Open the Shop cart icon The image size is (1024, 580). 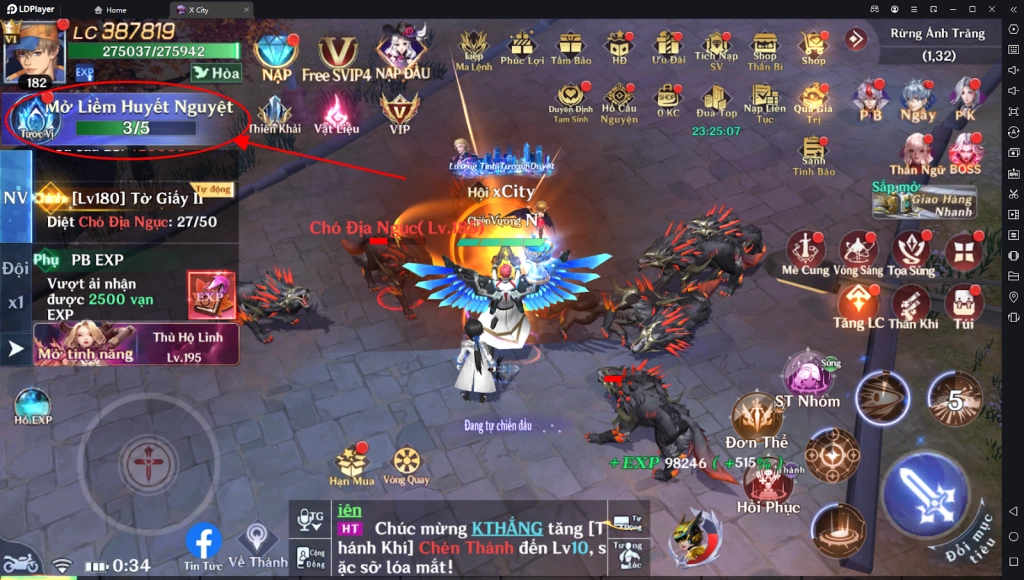813,45
